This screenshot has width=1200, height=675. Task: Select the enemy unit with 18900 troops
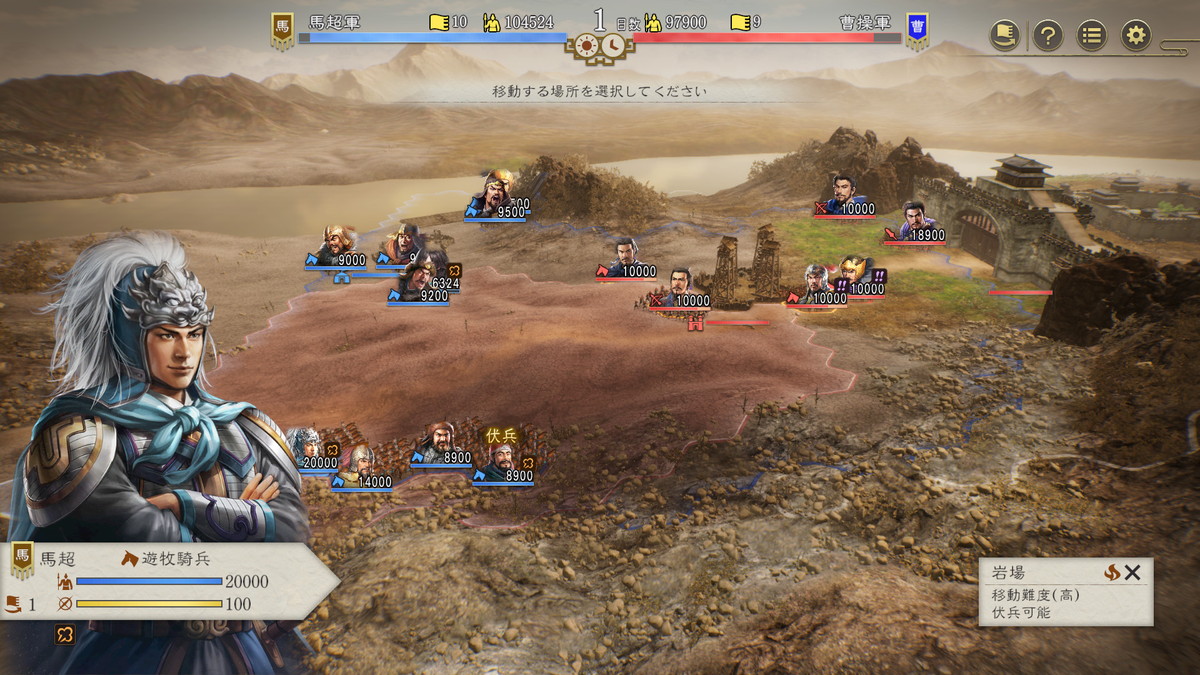point(916,221)
